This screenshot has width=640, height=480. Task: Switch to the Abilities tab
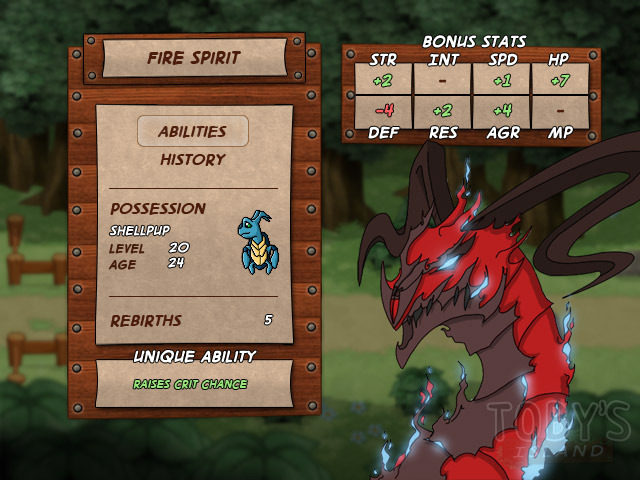(192, 131)
